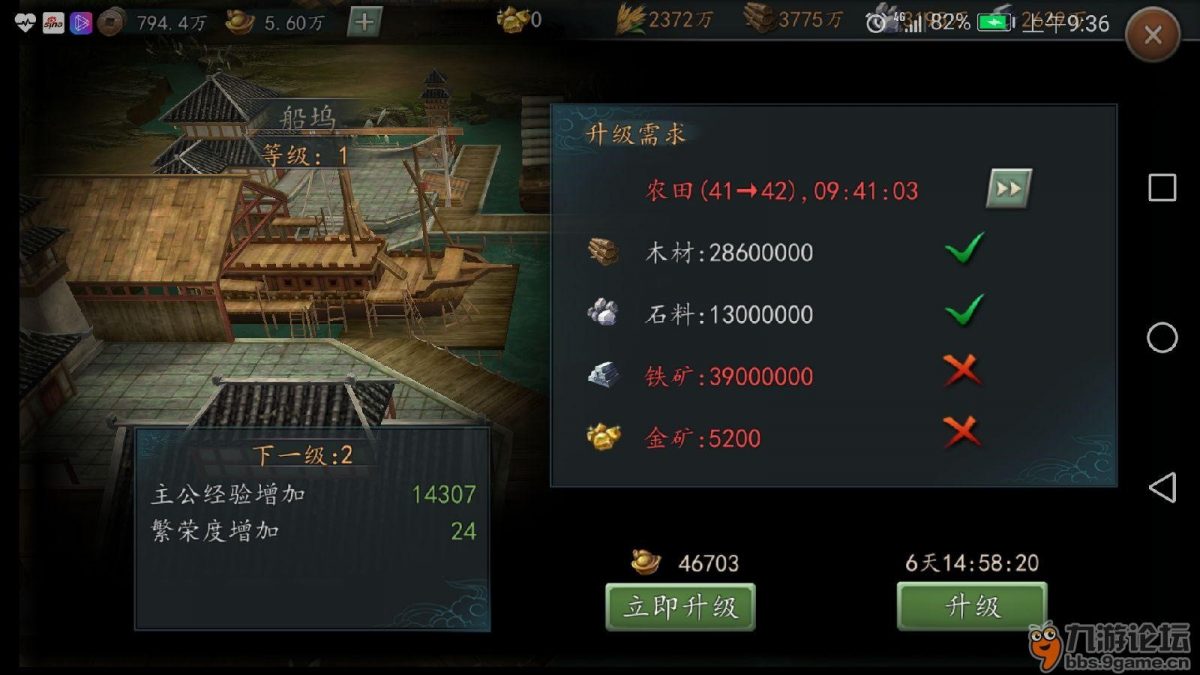Tap the Android back triangle button
Screen dimensions: 1200x675
coord(1161,488)
